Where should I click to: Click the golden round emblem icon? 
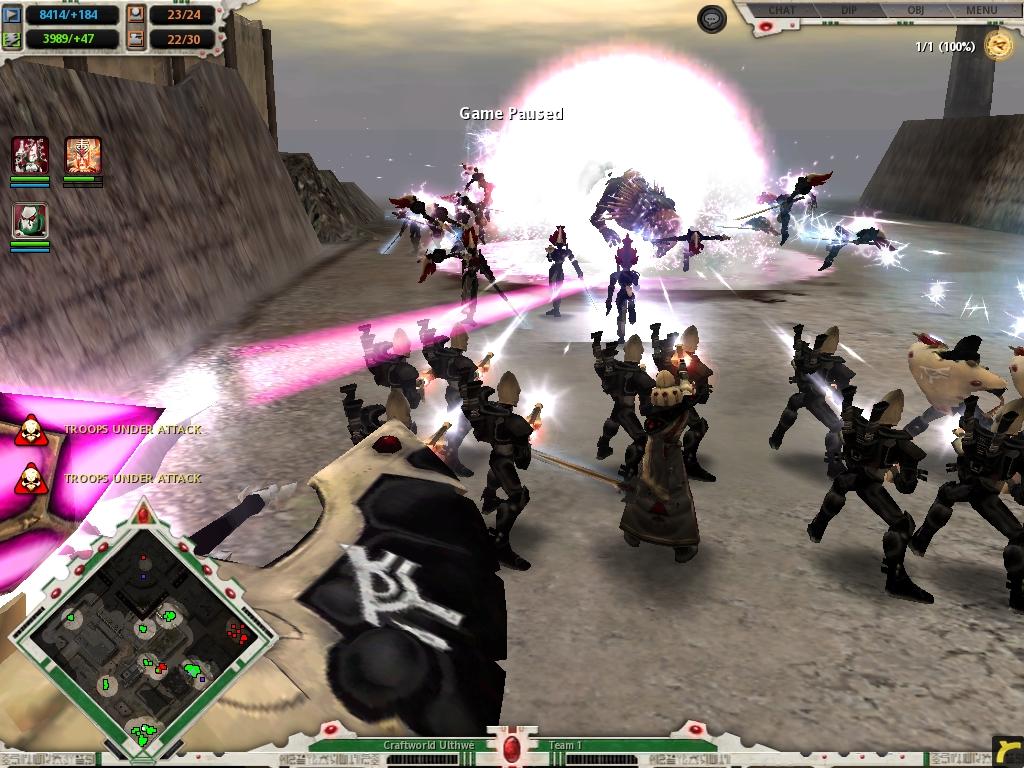997,45
